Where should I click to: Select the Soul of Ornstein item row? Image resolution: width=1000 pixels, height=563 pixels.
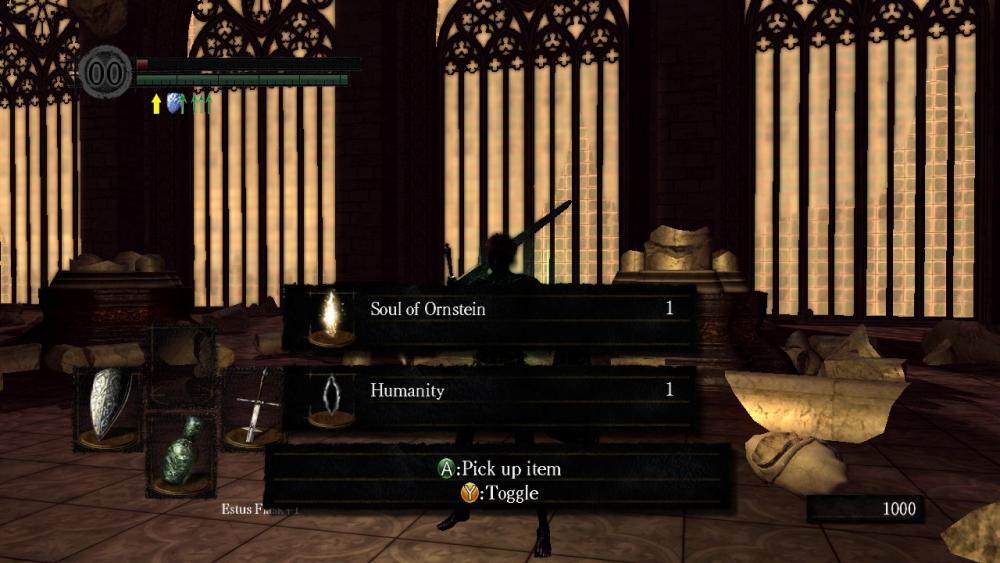[x=490, y=316]
